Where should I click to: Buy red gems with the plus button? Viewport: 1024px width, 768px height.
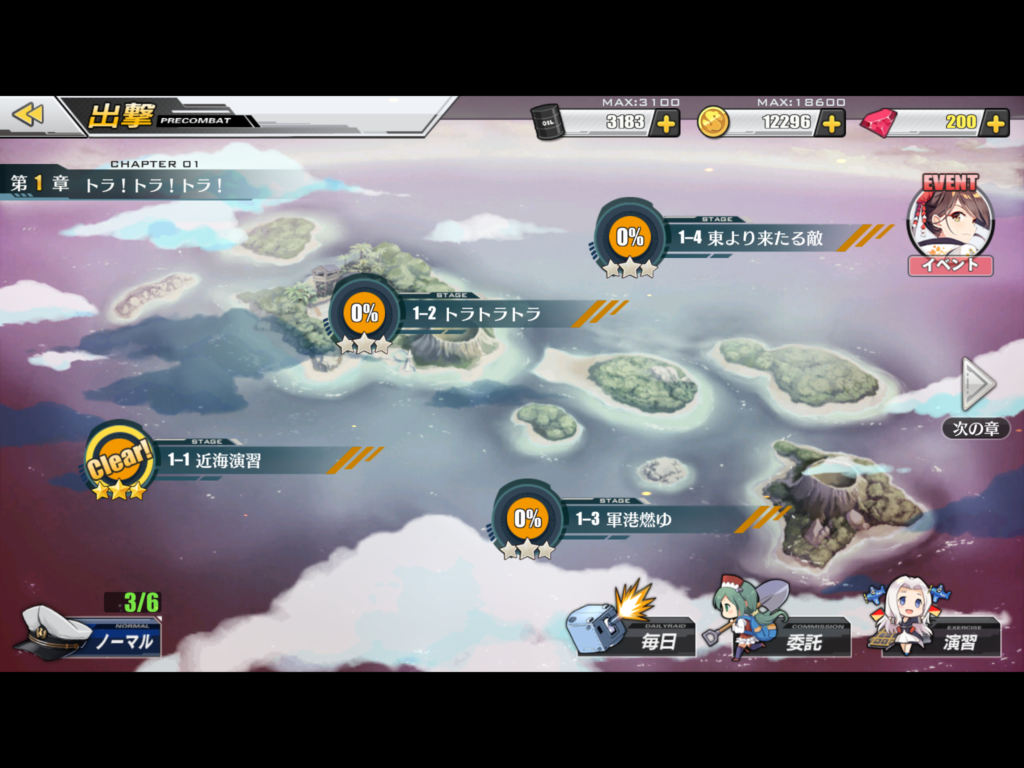coord(994,123)
